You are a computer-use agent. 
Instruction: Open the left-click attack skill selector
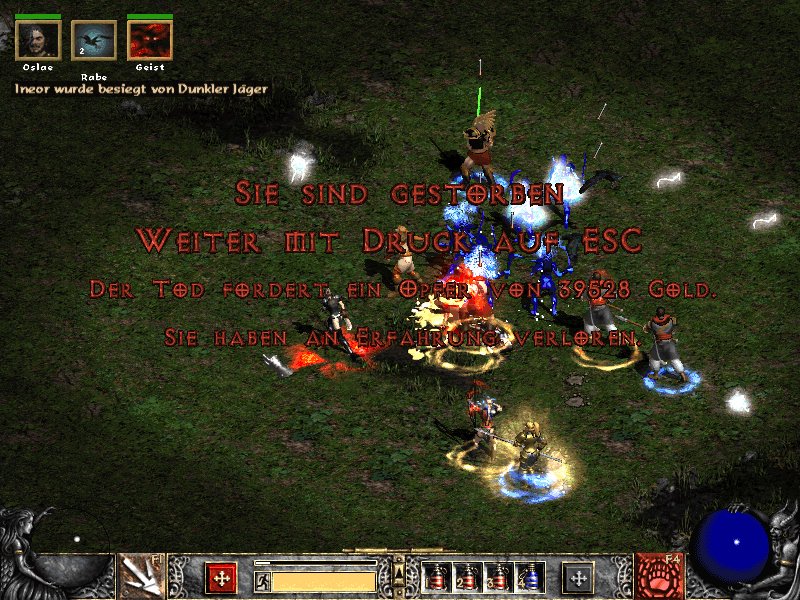[141, 577]
